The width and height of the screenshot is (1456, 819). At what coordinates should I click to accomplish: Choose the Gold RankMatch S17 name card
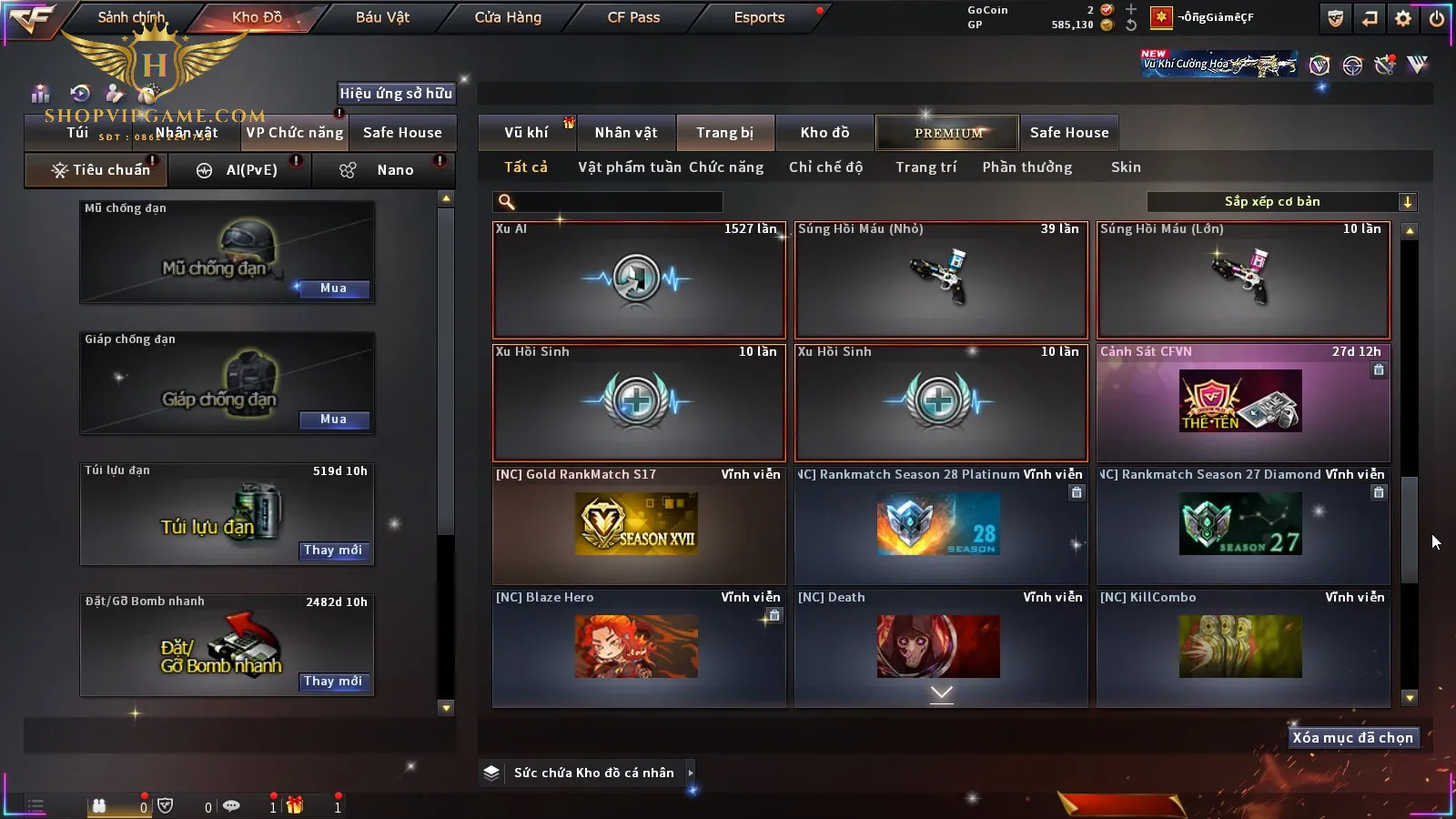pos(639,525)
